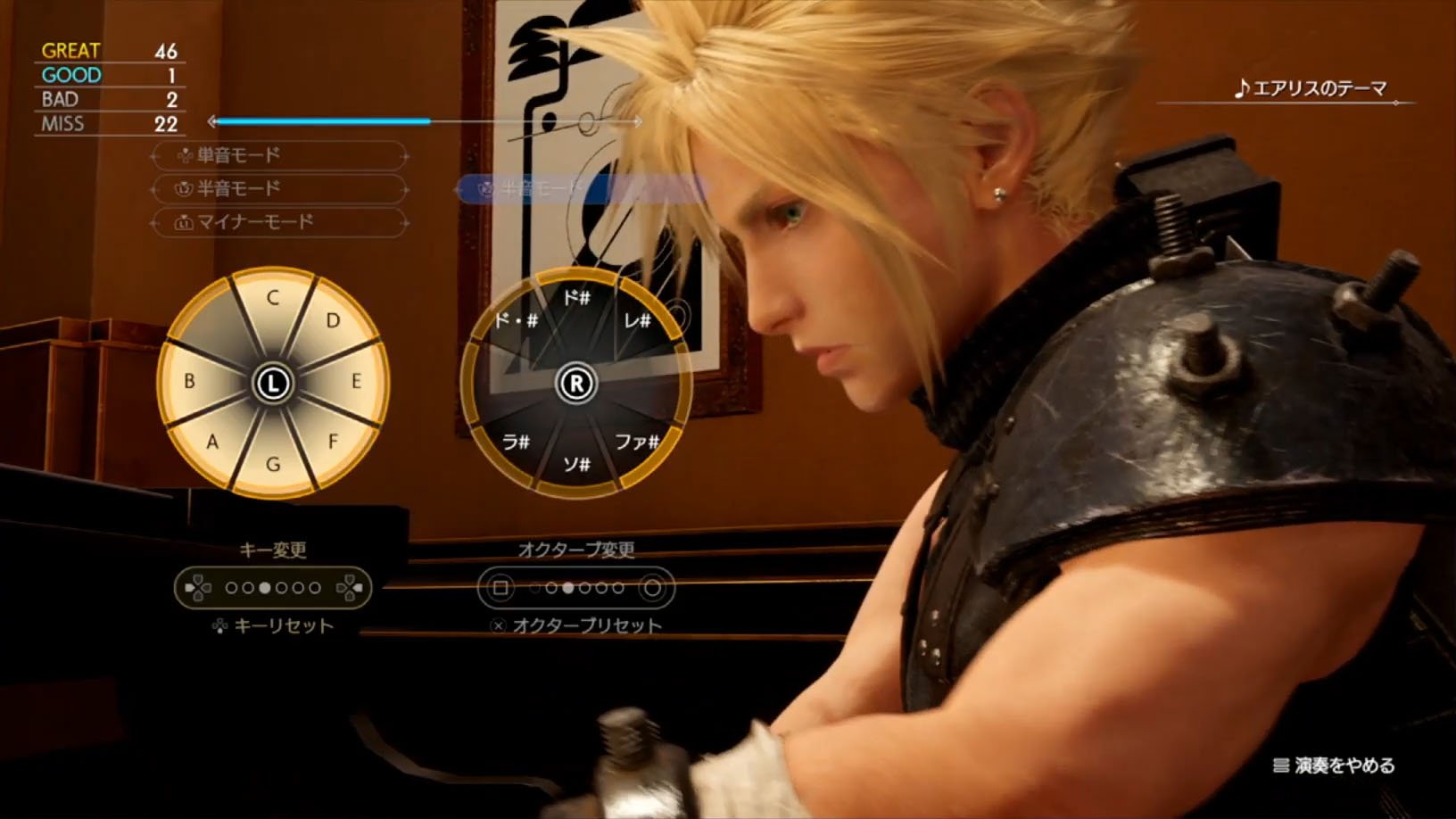Click the R stick icon in the sharps wheel
The image size is (1456, 819).
(x=575, y=382)
